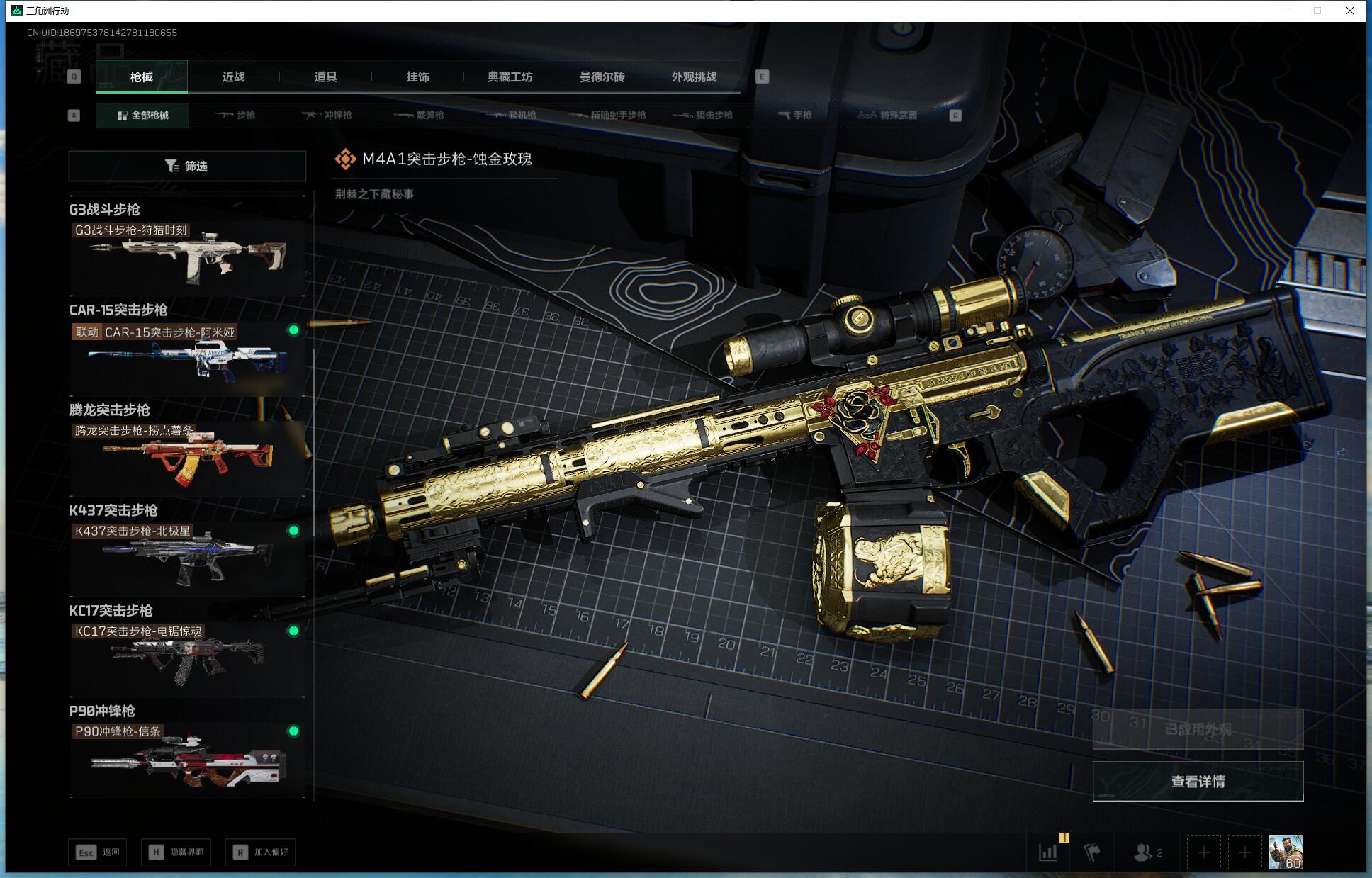The width and height of the screenshot is (1372, 878).
Task: Open the 筛选 filter button
Action: pyautogui.click(x=187, y=166)
